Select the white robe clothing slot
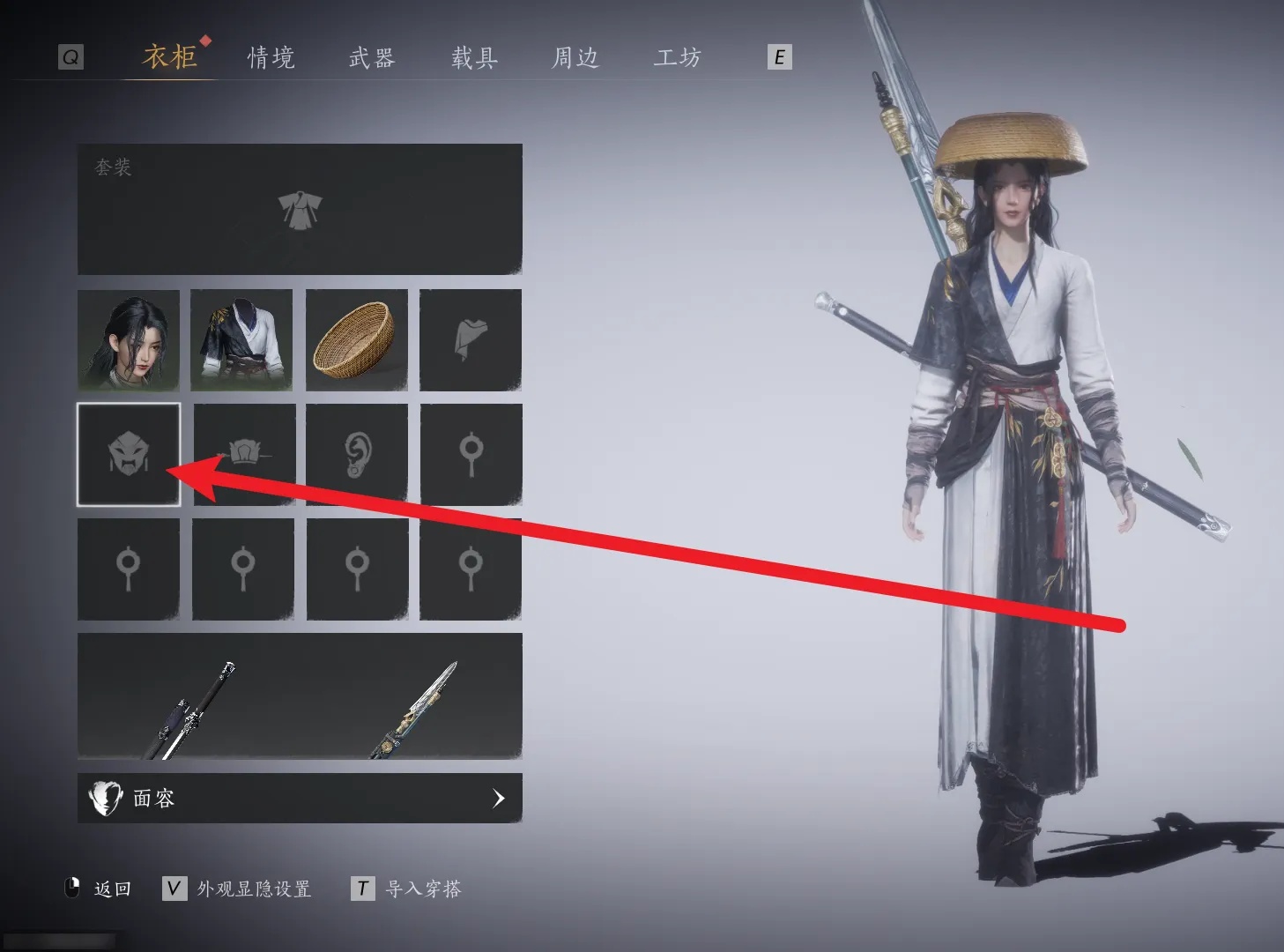This screenshot has width=1284, height=952. (242, 340)
